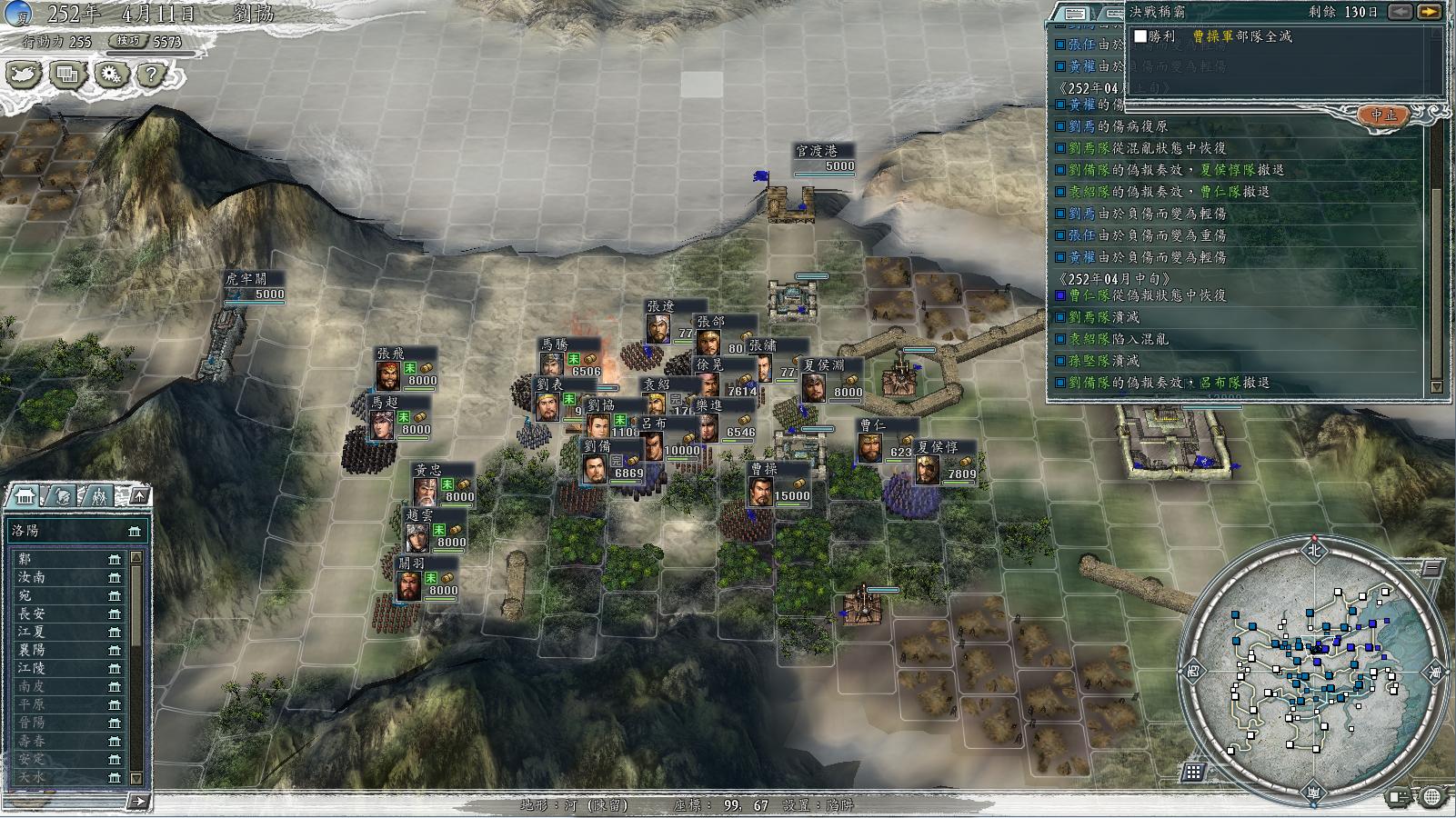Open the globe icon near the minimap
This screenshot has height=818, width=1456.
(x=1432, y=797)
